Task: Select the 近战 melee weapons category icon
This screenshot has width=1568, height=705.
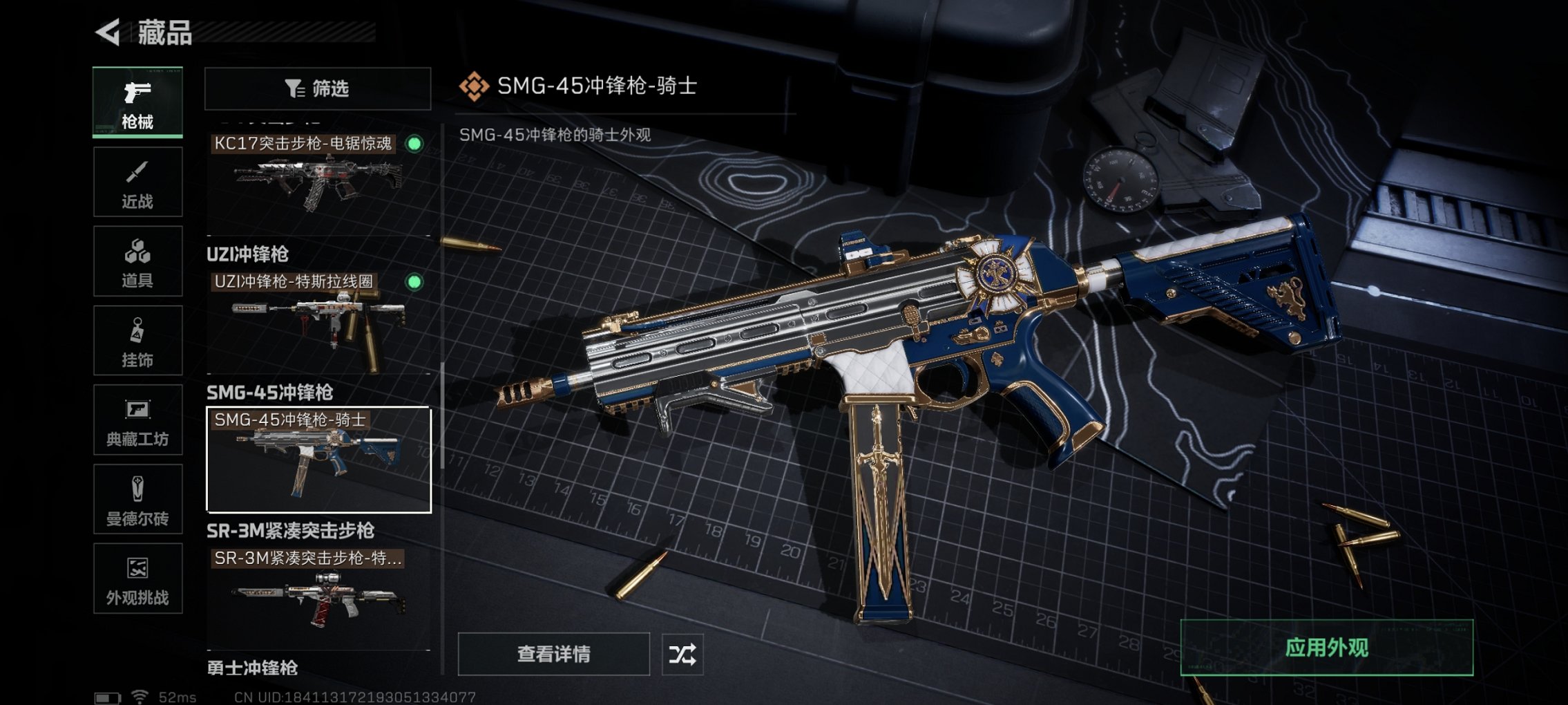Action: pyautogui.click(x=137, y=181)
